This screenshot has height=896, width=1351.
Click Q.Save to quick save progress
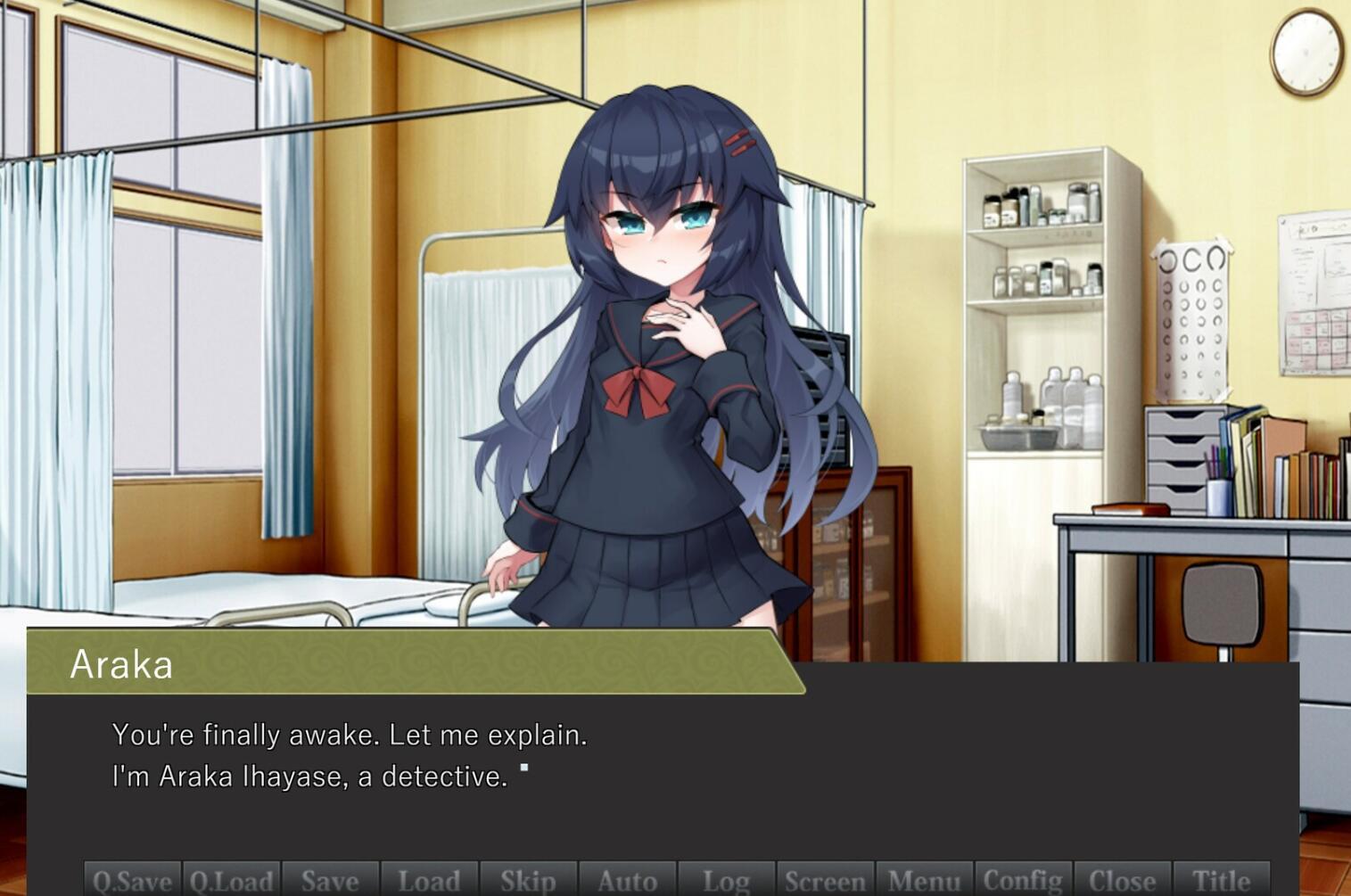pos(131,881)
